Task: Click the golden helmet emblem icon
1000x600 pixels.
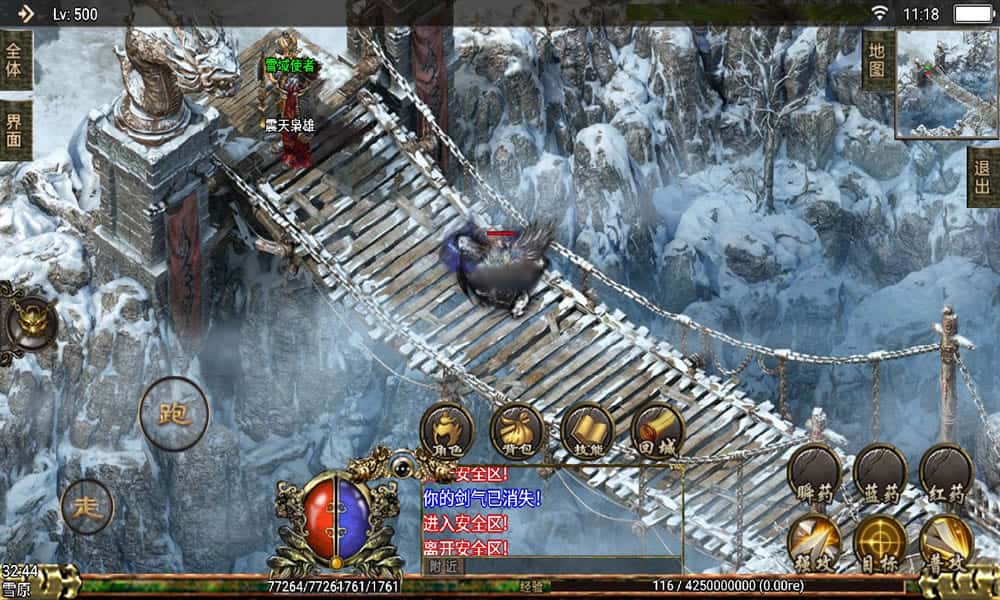Action: coord(27,322)
